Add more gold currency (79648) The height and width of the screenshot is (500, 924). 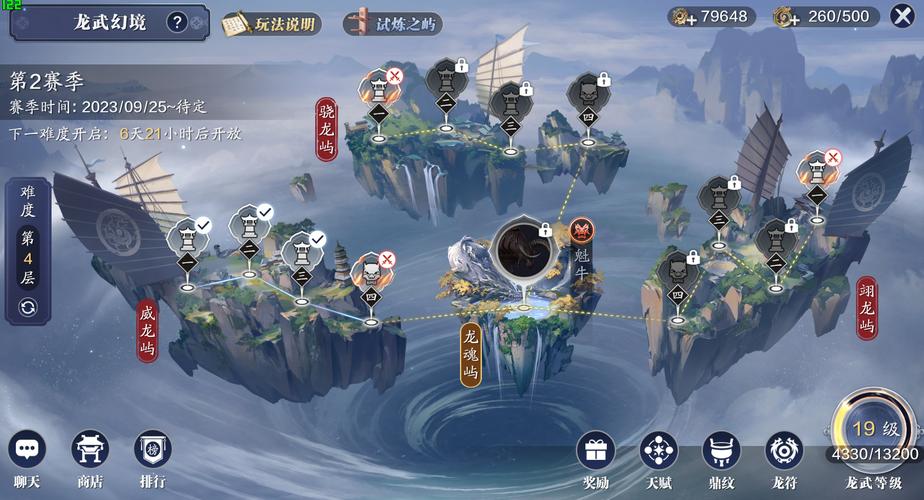(684, 16)
